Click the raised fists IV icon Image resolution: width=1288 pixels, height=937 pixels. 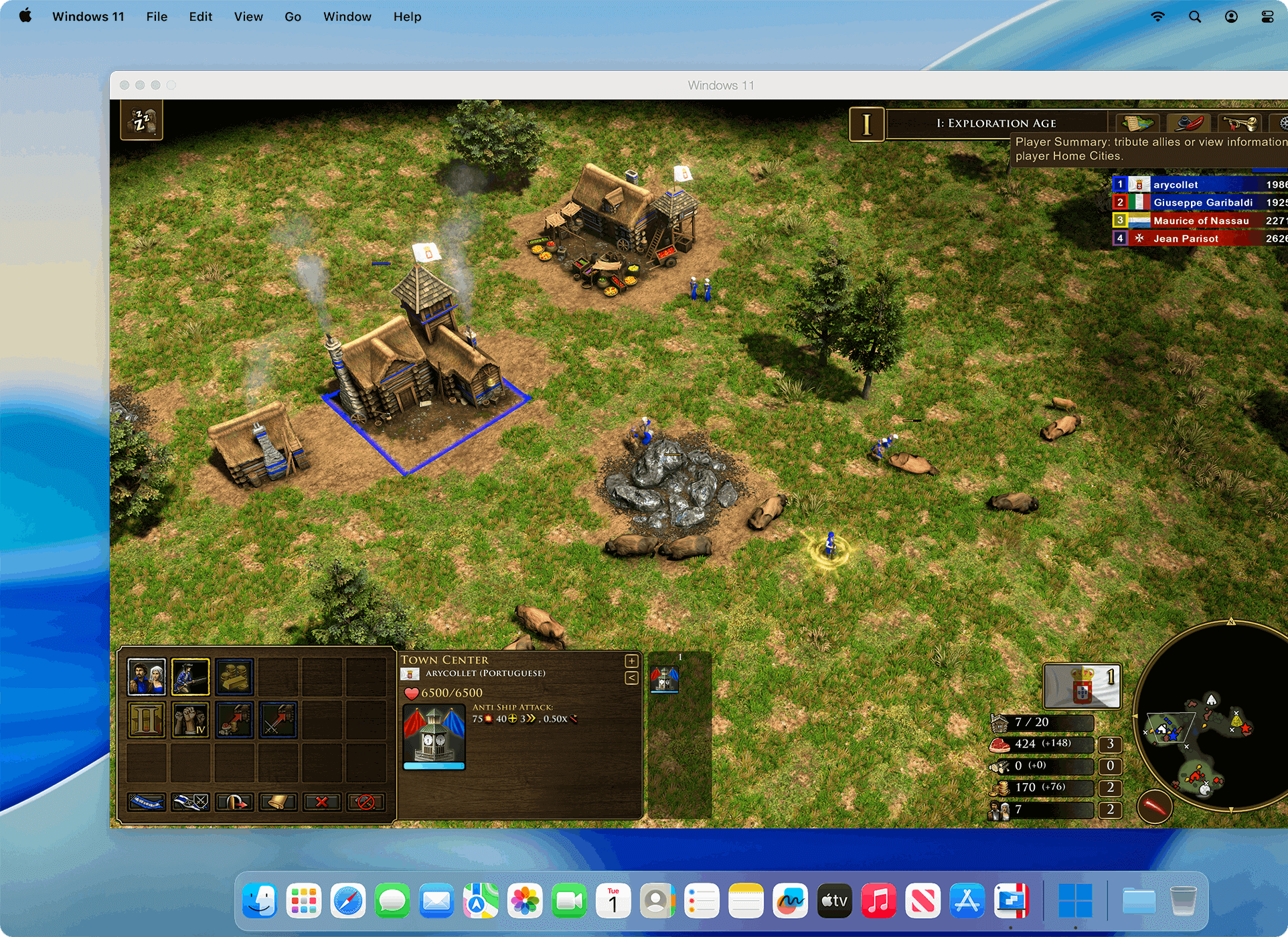click(191, 720)
